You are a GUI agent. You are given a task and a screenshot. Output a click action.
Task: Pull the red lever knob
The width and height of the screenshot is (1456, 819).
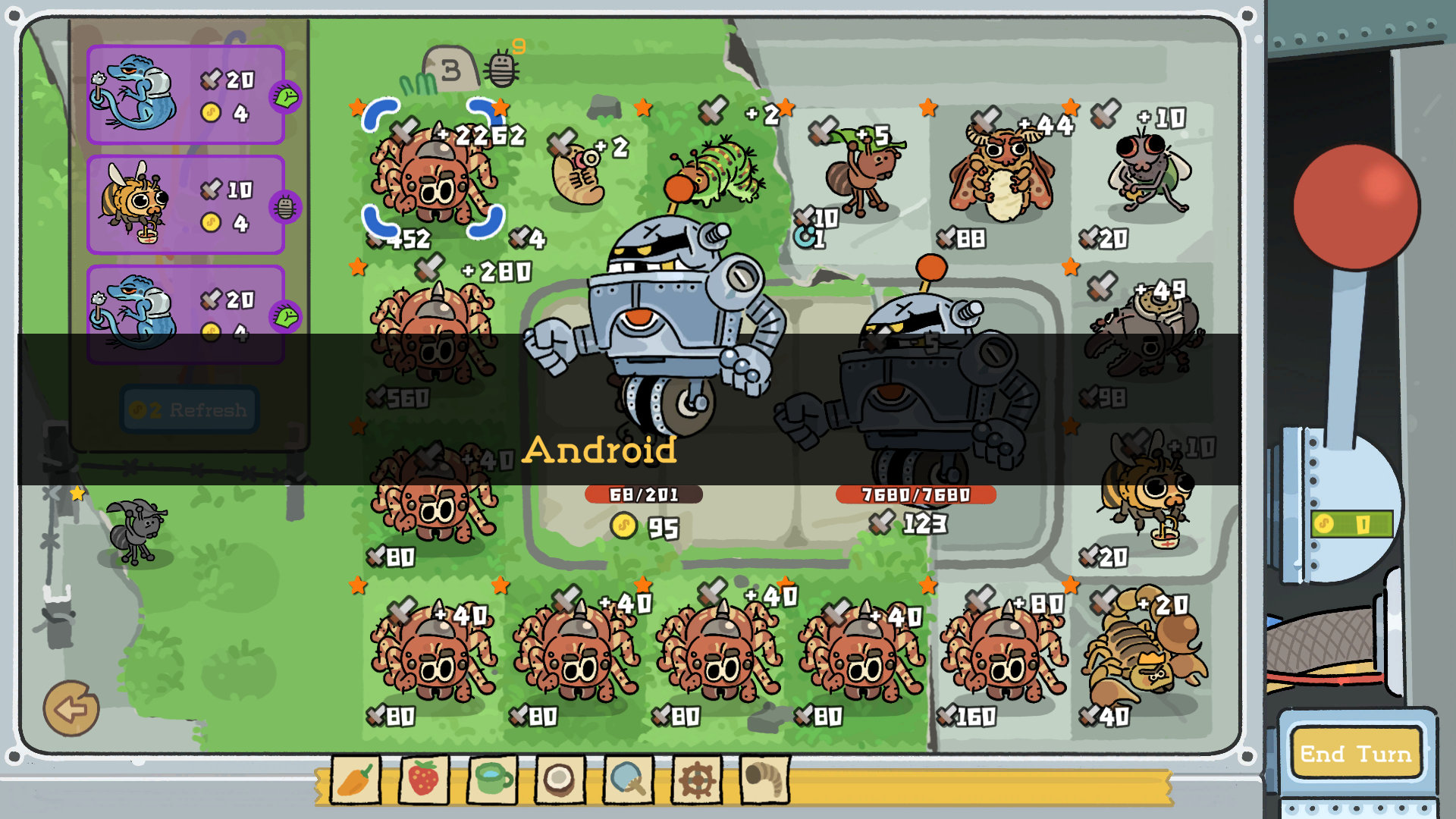[1356, 206]
